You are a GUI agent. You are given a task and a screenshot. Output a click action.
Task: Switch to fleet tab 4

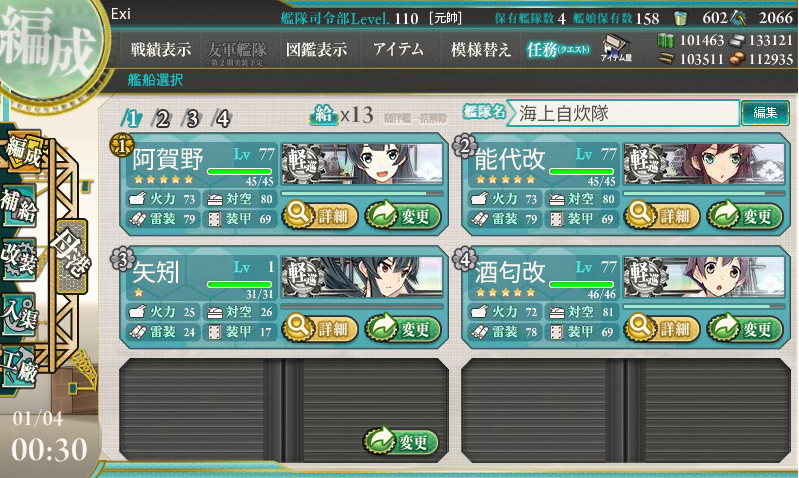pyautogui.click(x=222, y=118)
